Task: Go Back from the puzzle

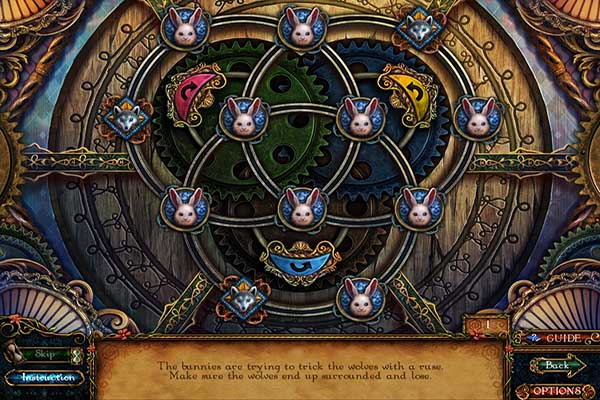Action: [x=556, y=364]
